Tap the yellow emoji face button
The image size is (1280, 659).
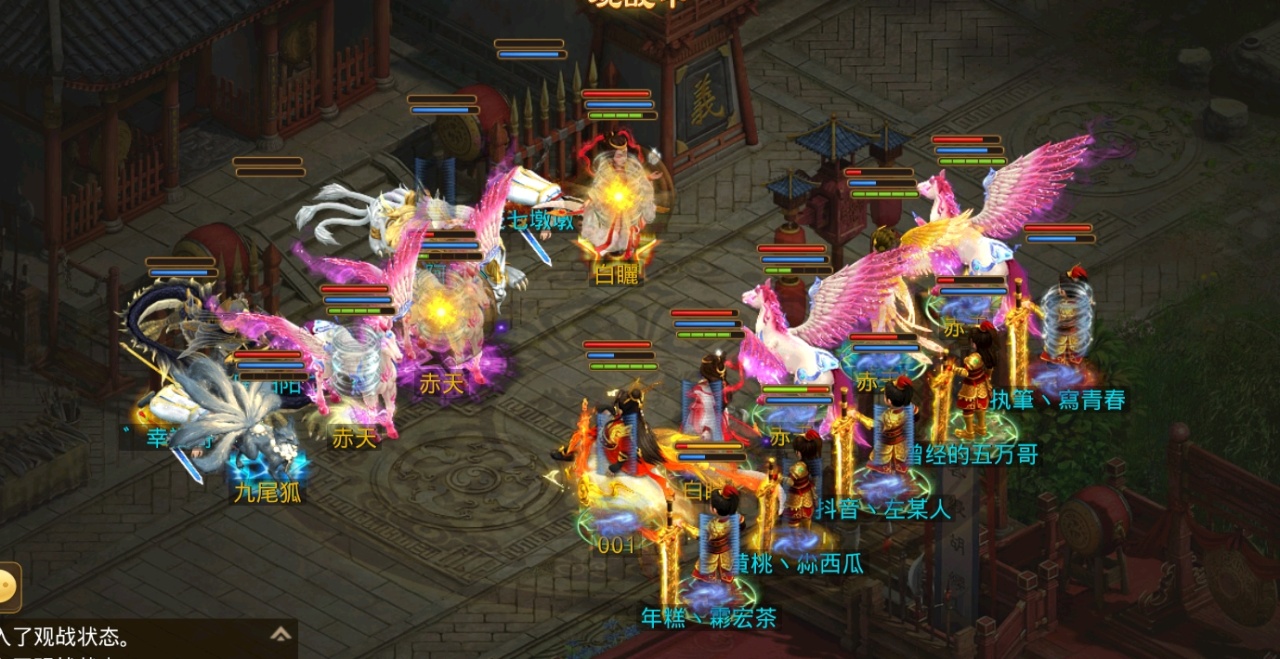click(x=8, y=586)
